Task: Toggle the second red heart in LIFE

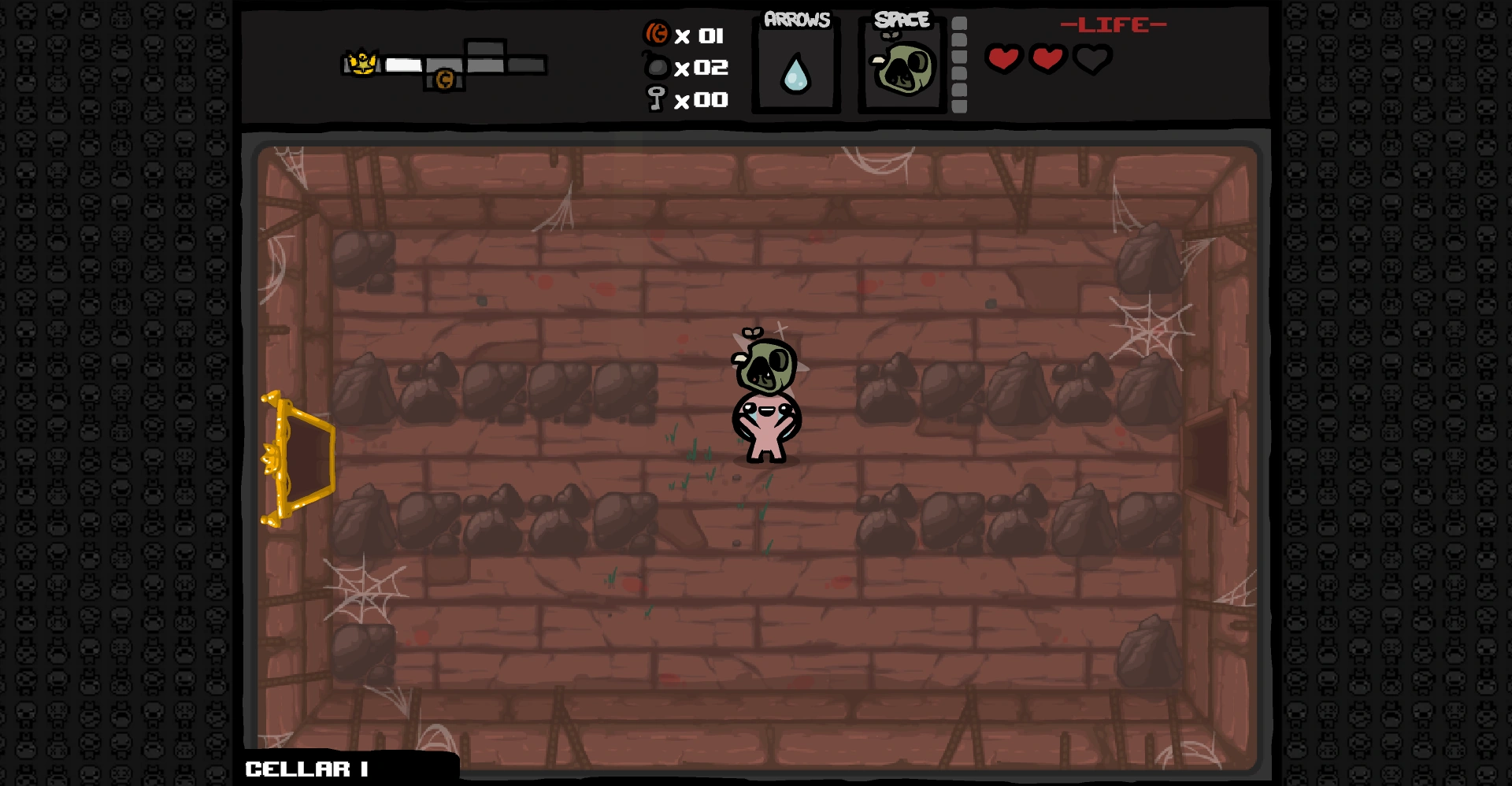Action: click(x=1048, y=58)
